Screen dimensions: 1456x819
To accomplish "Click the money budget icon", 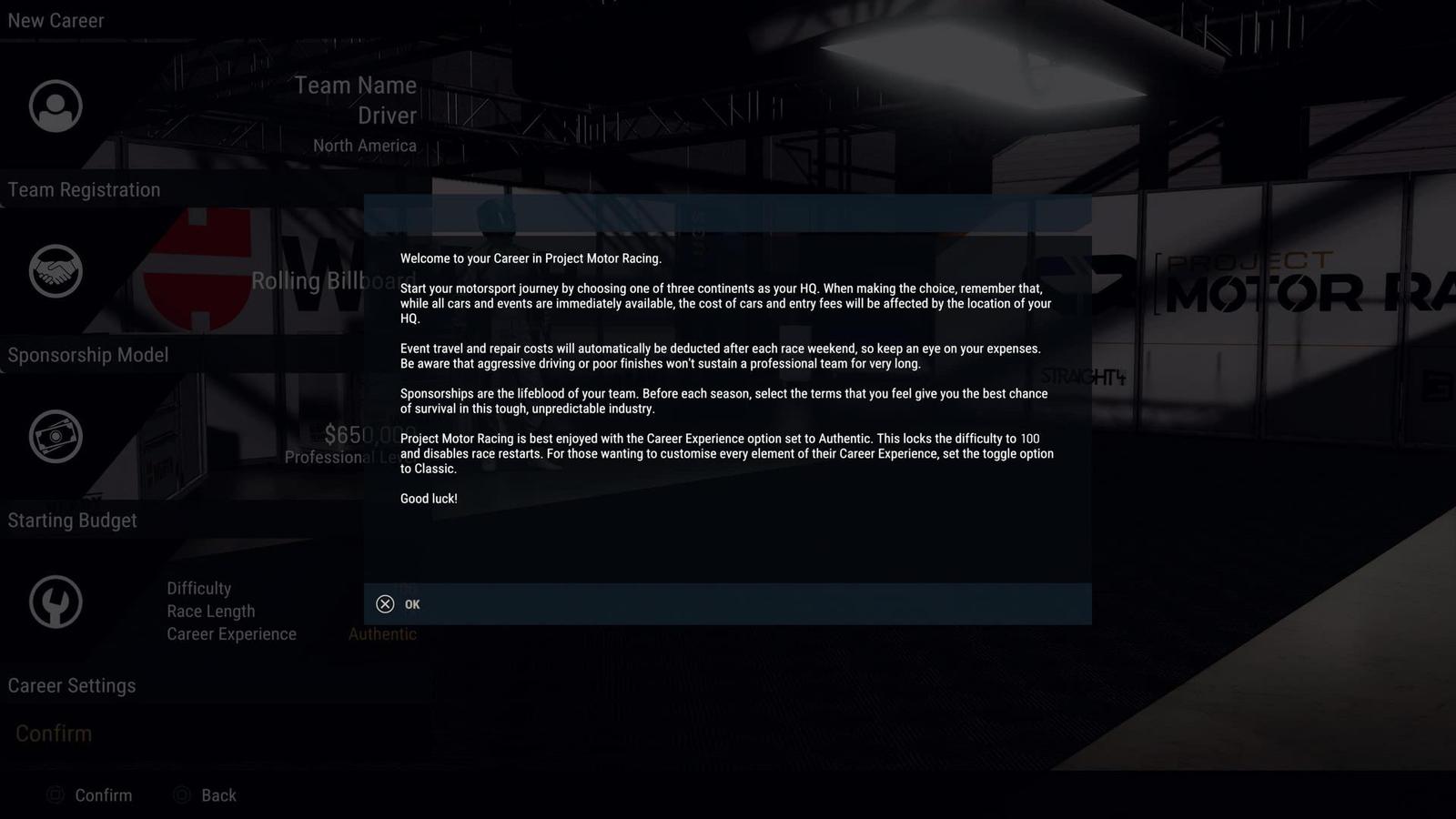I will click(56, 437).
